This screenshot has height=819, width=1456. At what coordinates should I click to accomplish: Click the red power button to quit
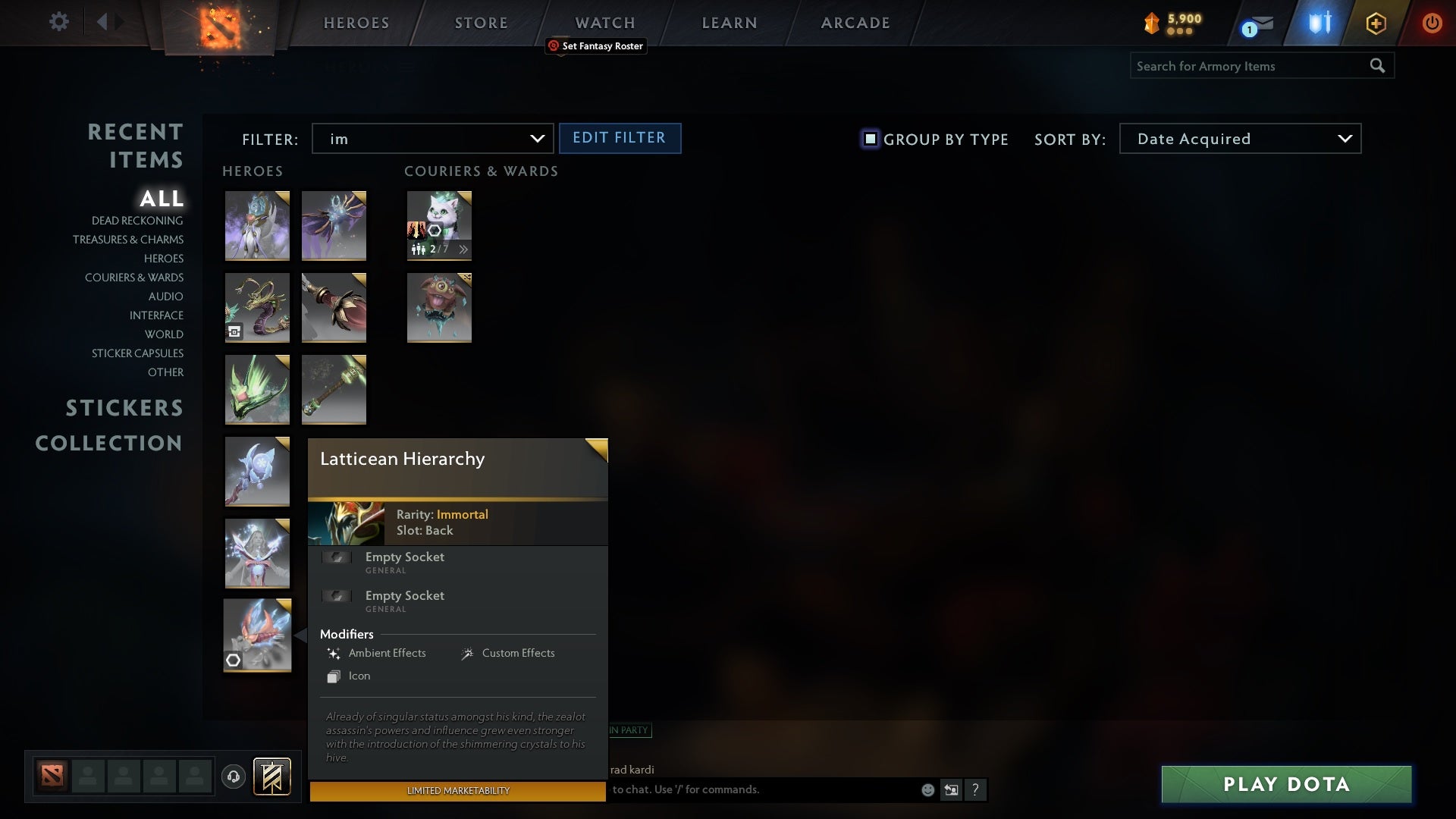[x=1432, y=23]
